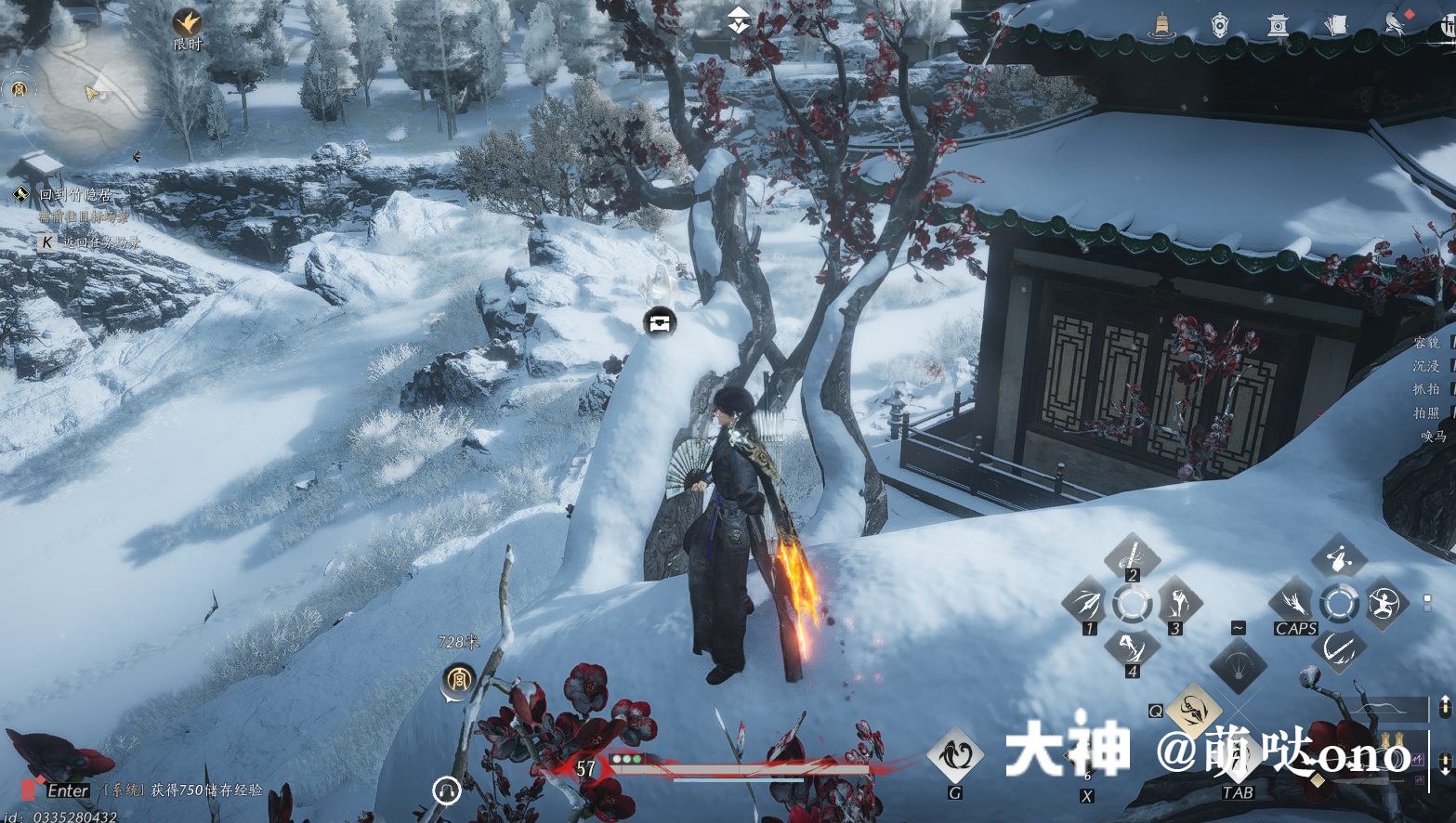Click the bird messenger icon with red notification
This screenshot has width=1456, height=823.
[x=1393, y=24]
